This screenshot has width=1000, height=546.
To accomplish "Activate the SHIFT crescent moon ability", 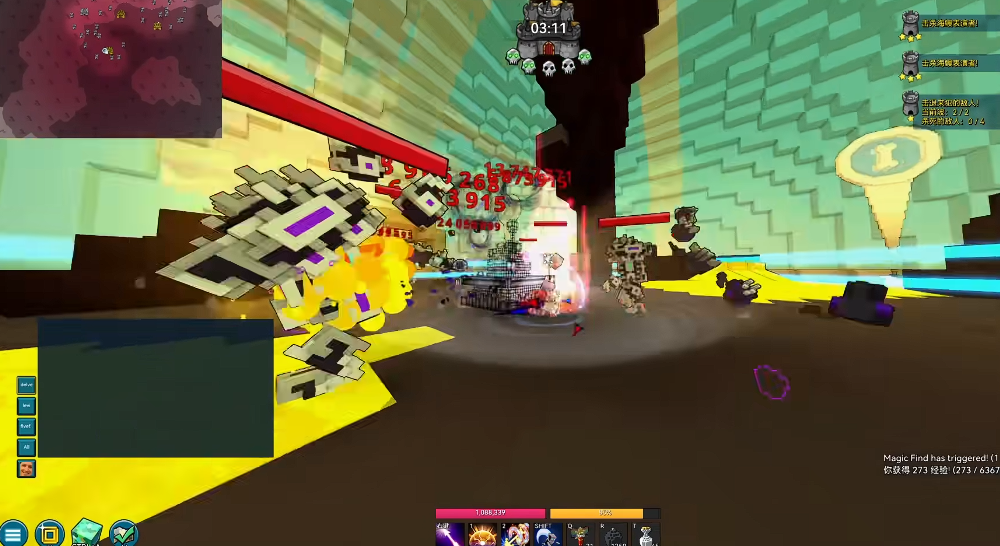I will (x=545, y=535).
